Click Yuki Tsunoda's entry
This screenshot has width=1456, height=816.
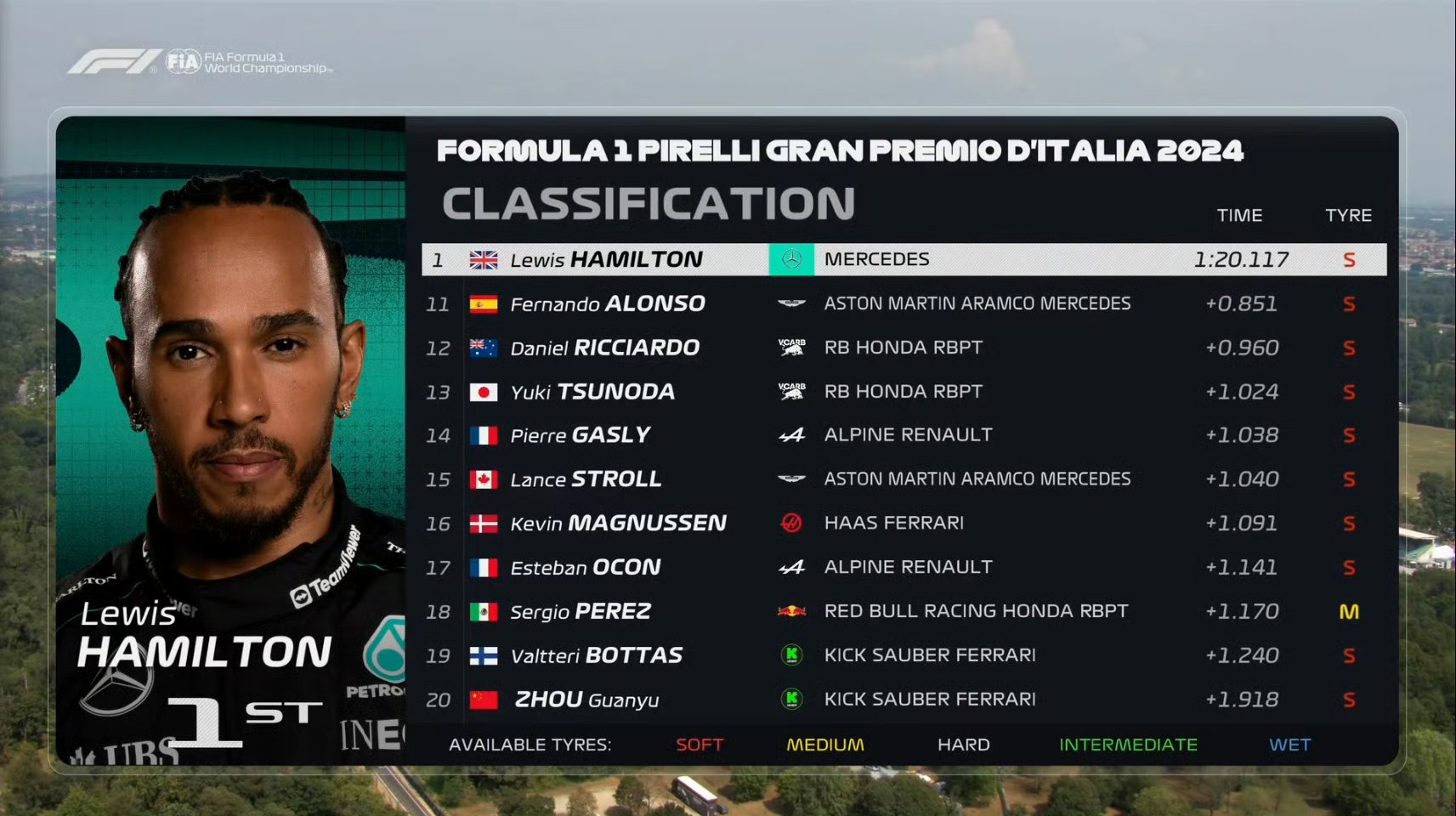point(592,392)
